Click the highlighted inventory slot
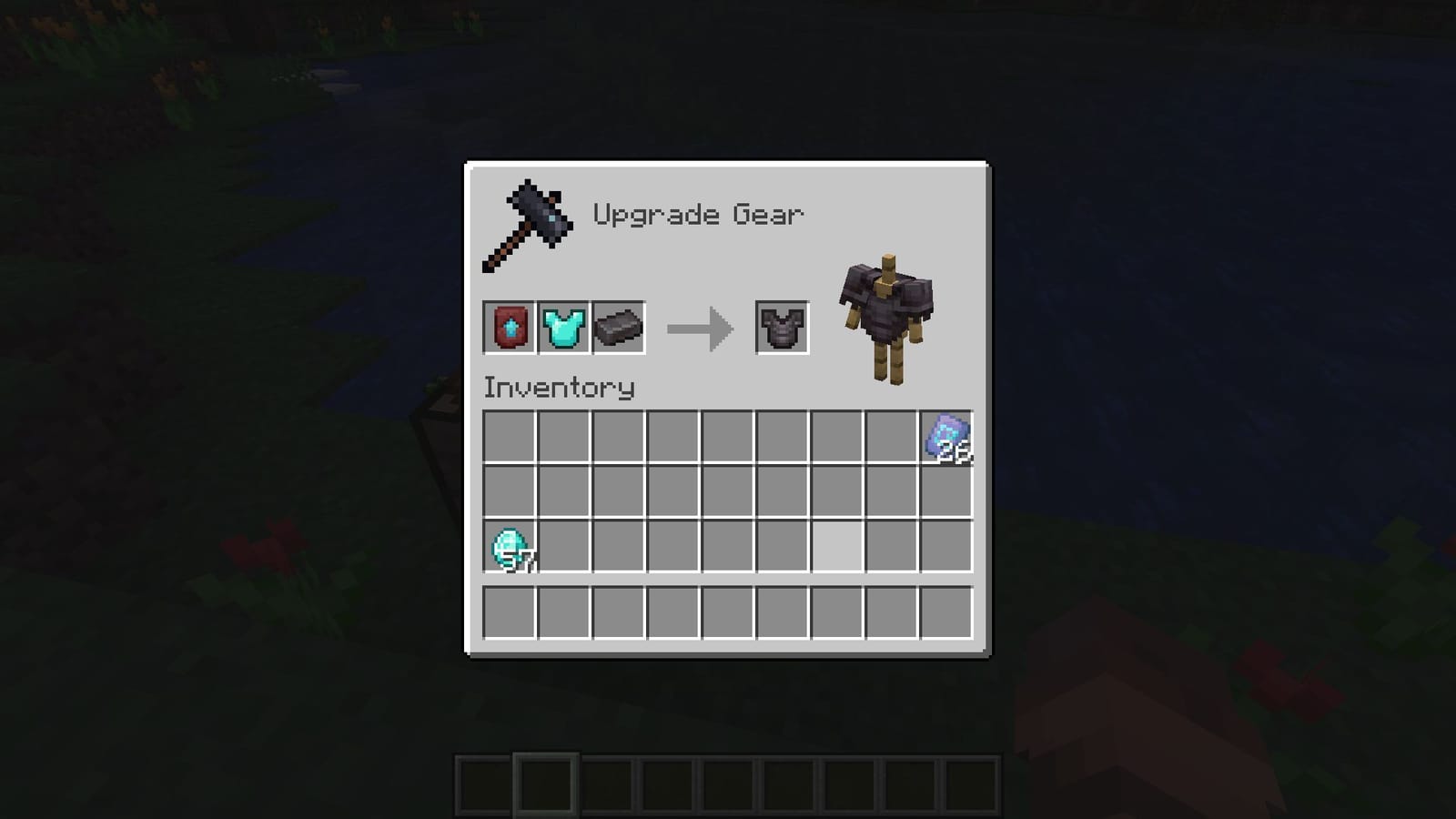The image size is (1456, 819). [x=837, y=547]
